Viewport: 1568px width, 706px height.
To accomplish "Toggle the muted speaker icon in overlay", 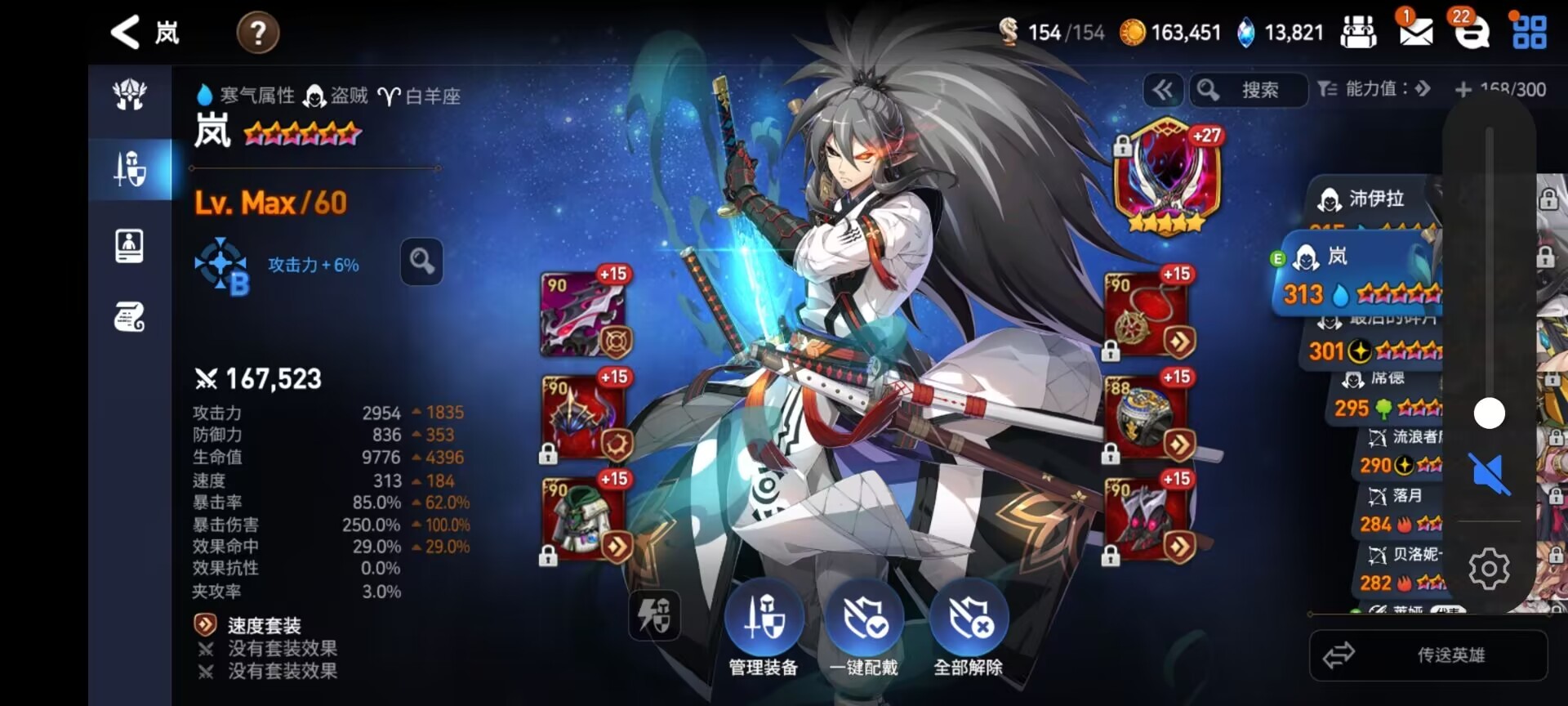I will point(1489,473).
